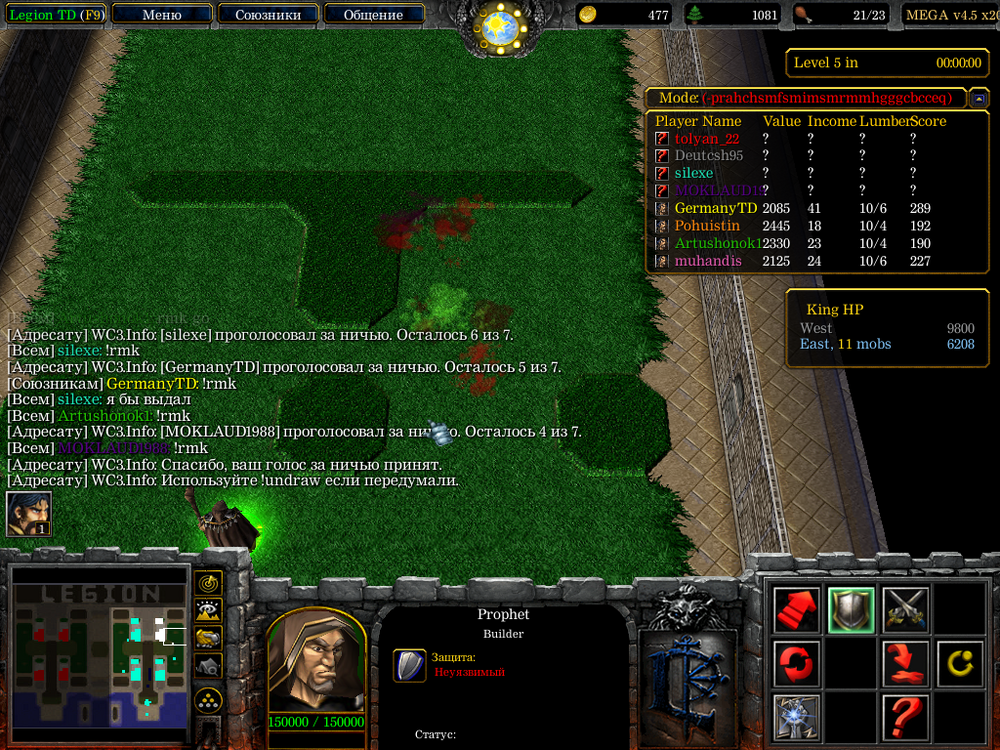This screenshot has width=1000, height=750.
Task: Choose the crossed swords command
Action: tap(905, 609)
